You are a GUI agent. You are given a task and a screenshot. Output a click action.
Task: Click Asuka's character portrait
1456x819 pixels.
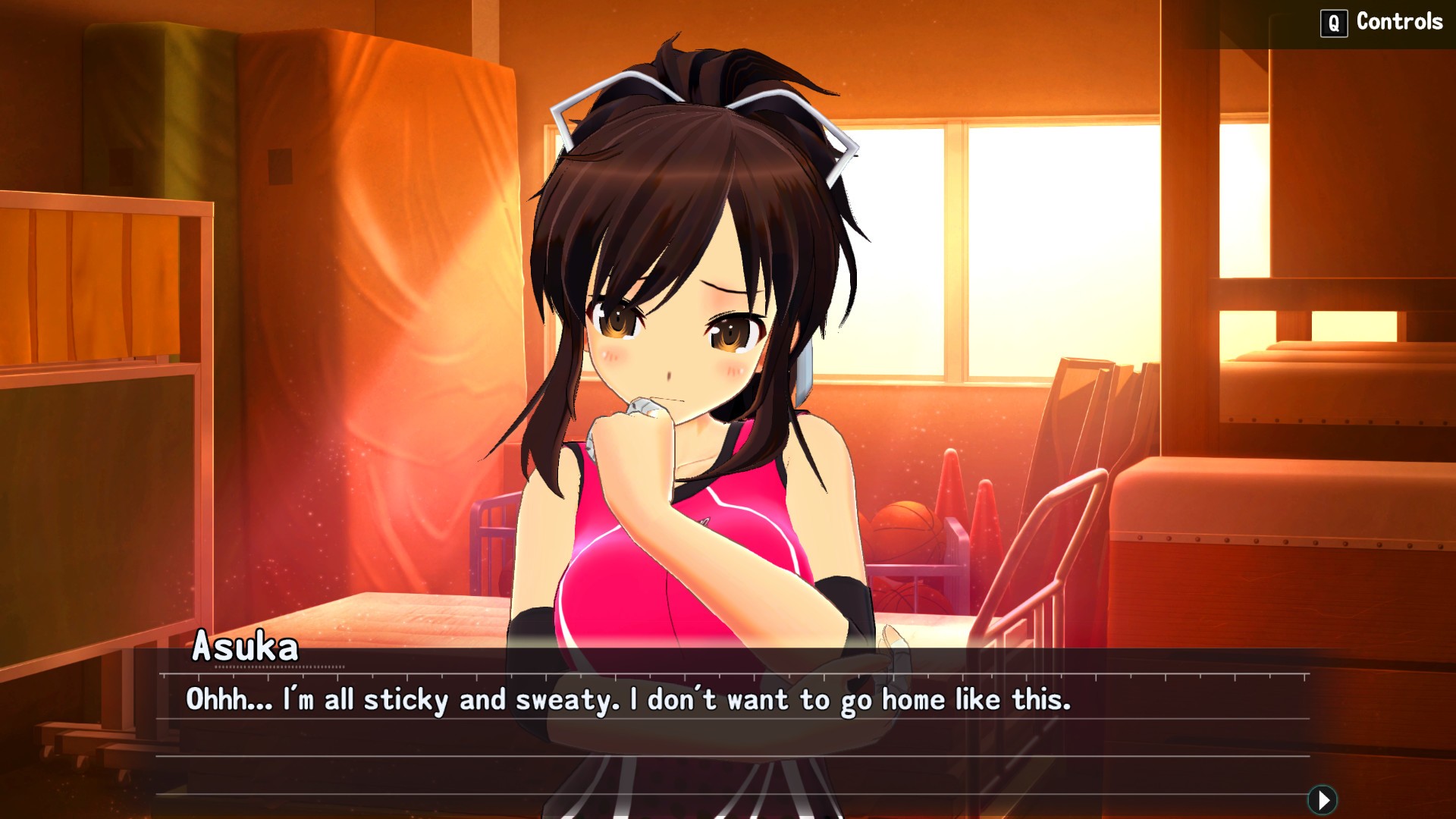click(x=690, y=341)
